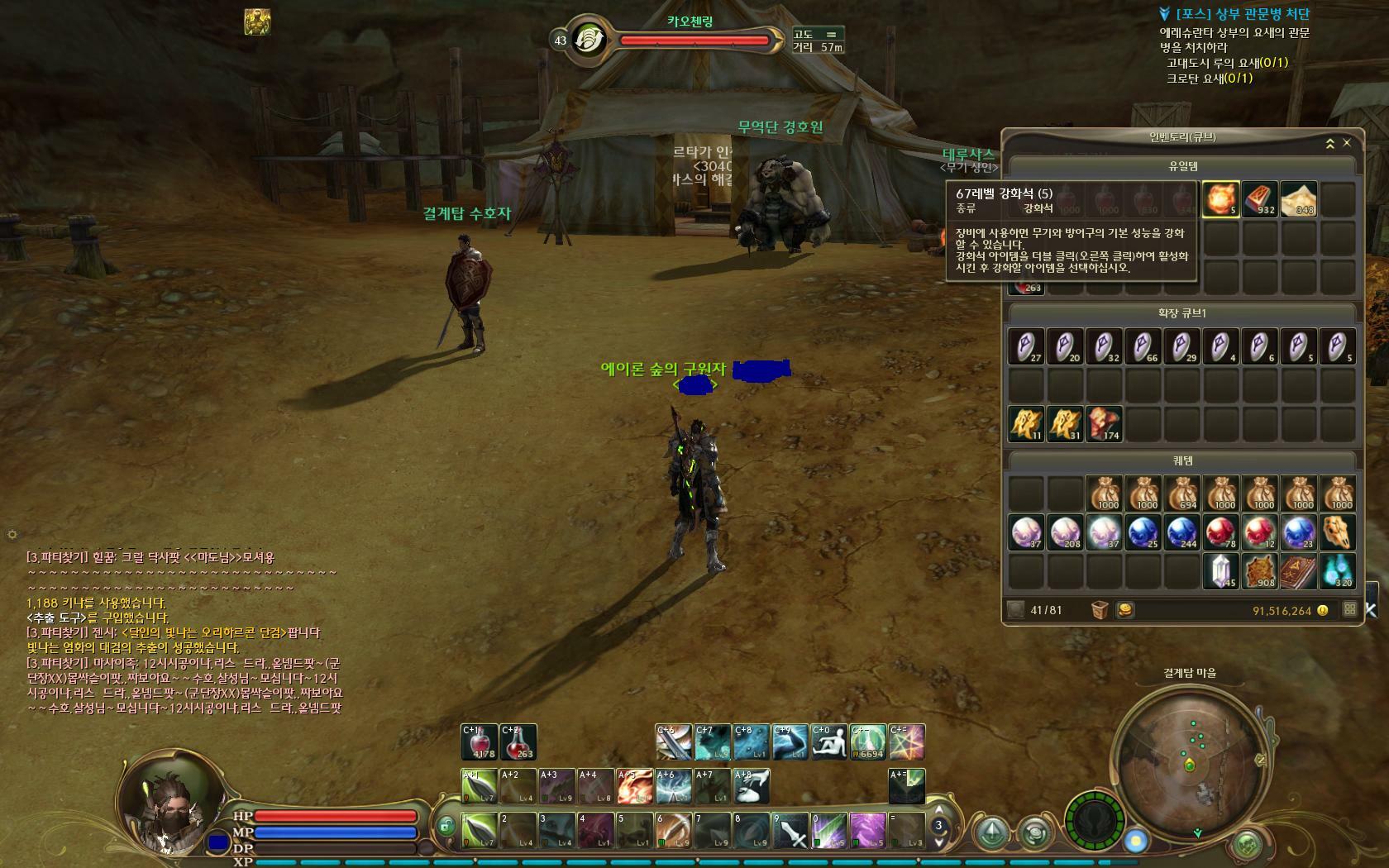Close the inventory cube window
The image size is (1389, 868).
1347,143
